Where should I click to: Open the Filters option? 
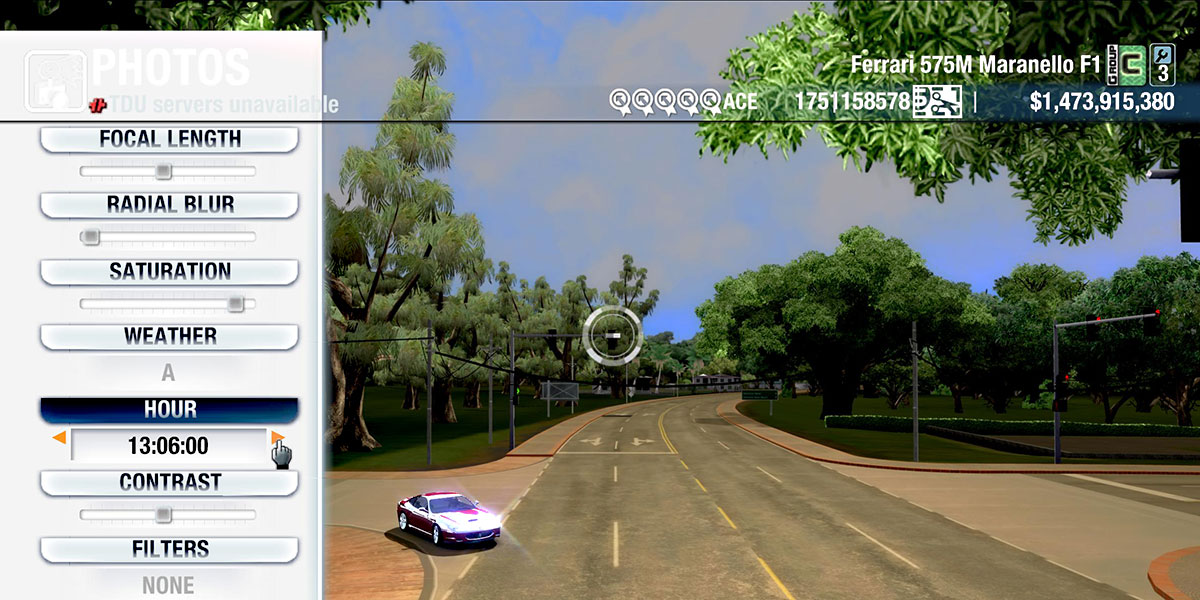point(169,549)
